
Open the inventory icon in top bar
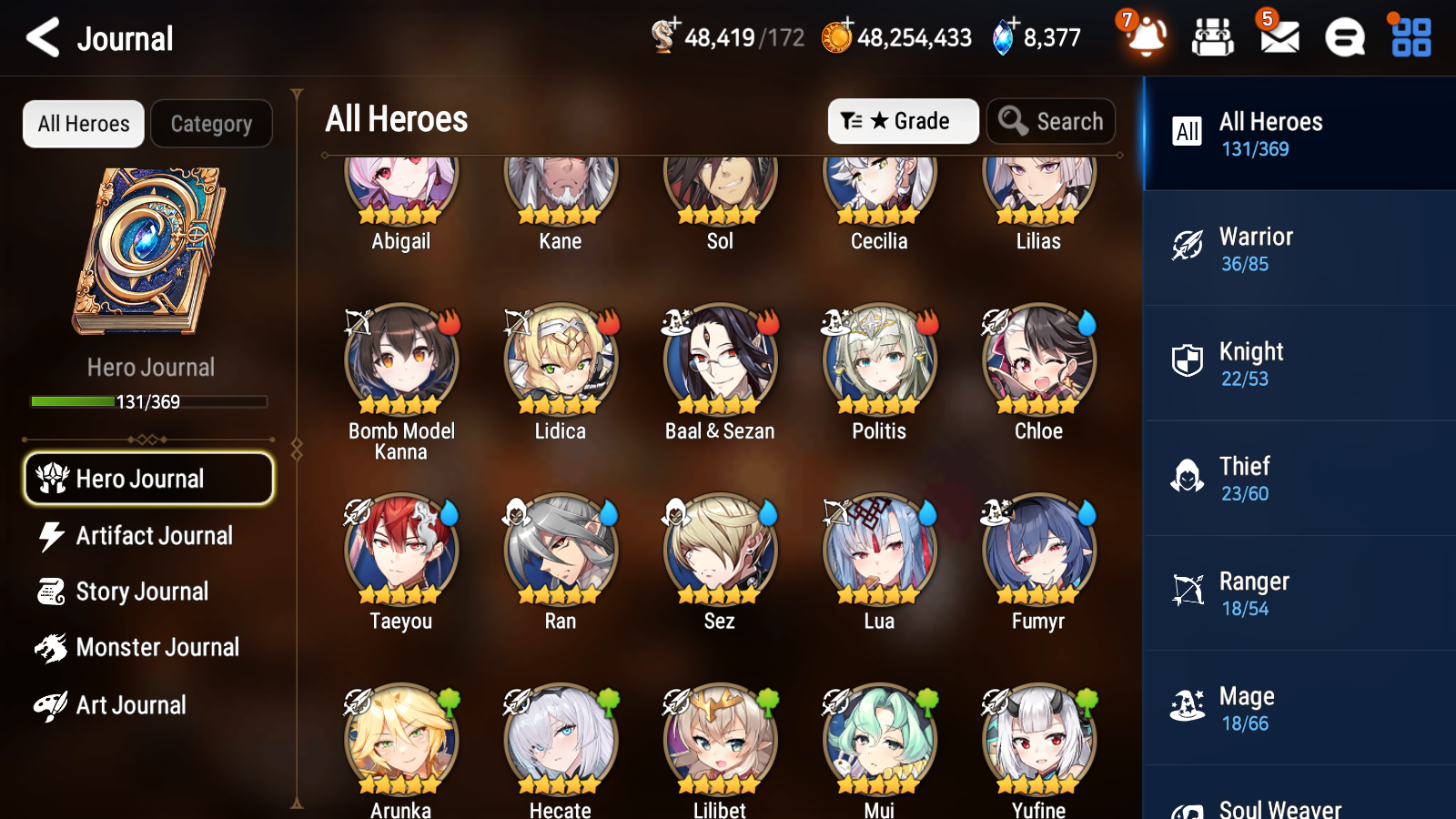(1213, 38)
